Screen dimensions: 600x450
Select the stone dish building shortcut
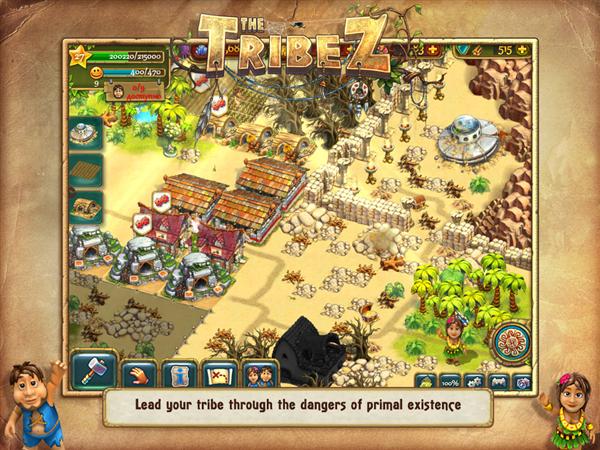click(85, 132)
